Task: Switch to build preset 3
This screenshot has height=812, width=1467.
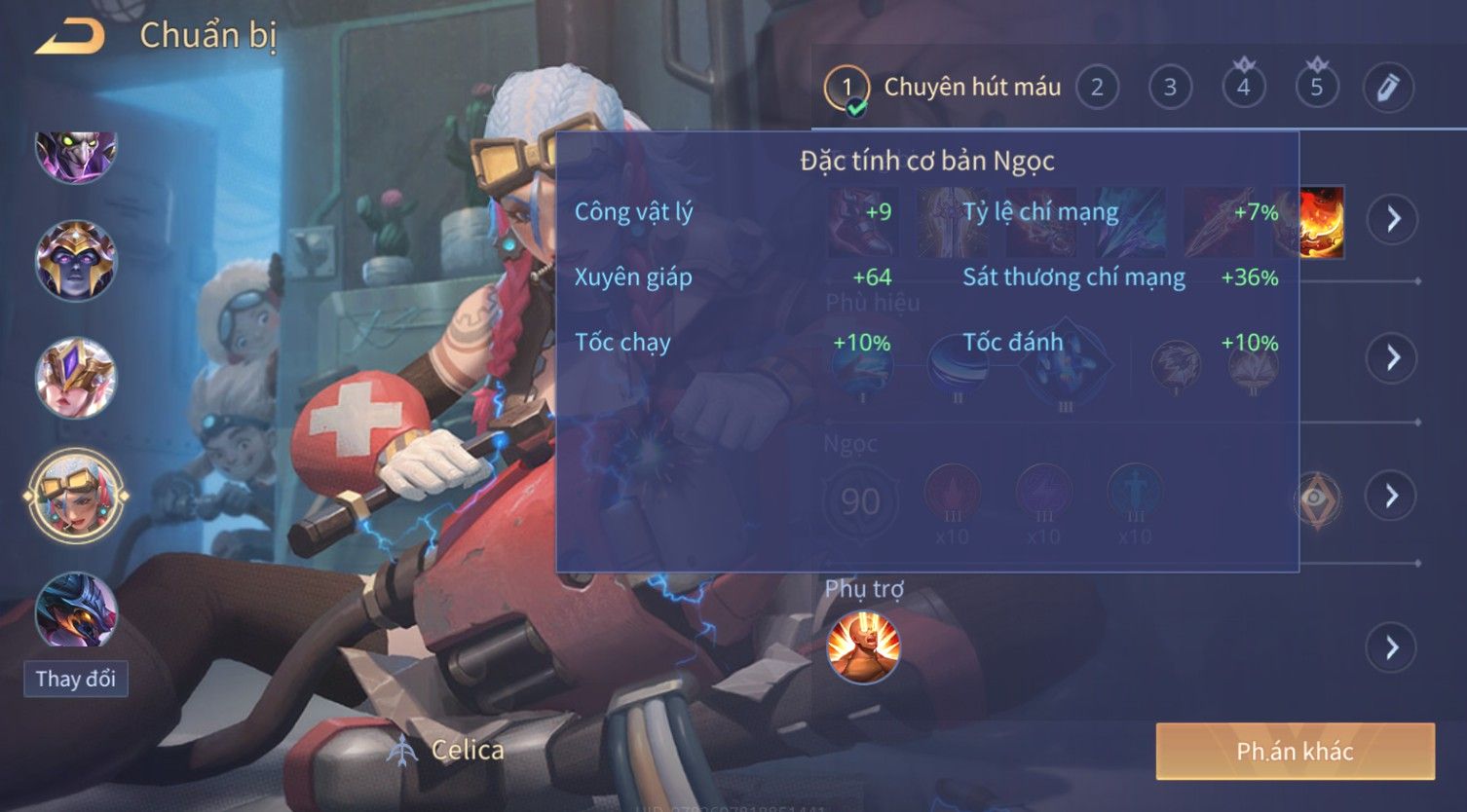Action: (x=1170, y=88)
